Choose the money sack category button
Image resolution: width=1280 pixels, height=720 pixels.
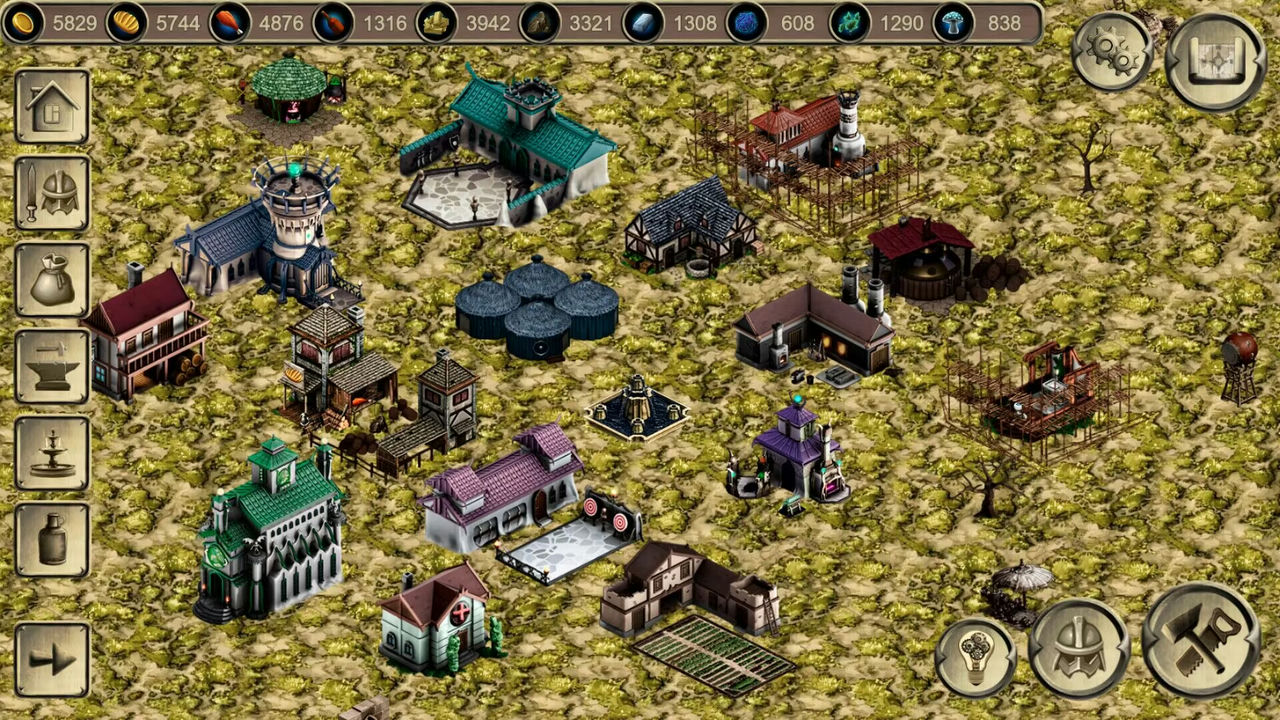click(52, 280)
